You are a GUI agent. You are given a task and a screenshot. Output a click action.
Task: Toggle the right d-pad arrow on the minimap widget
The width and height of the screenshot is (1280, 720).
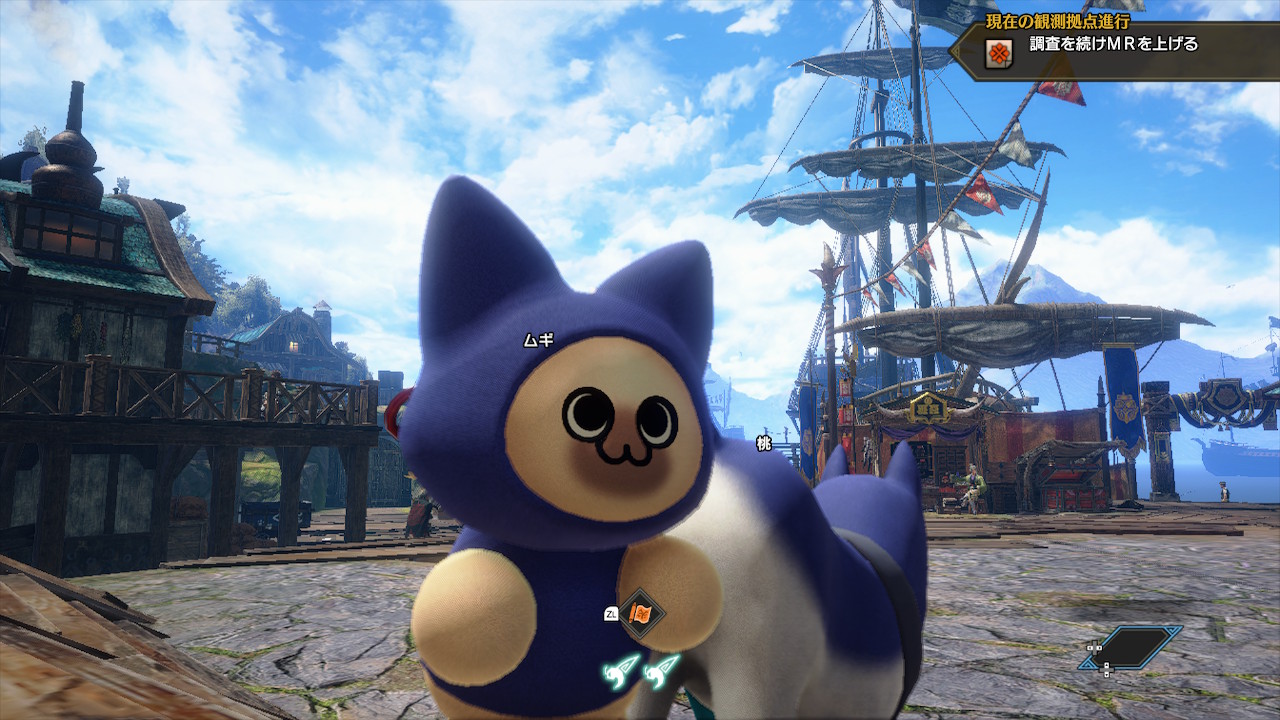[x=1099, y=648]
